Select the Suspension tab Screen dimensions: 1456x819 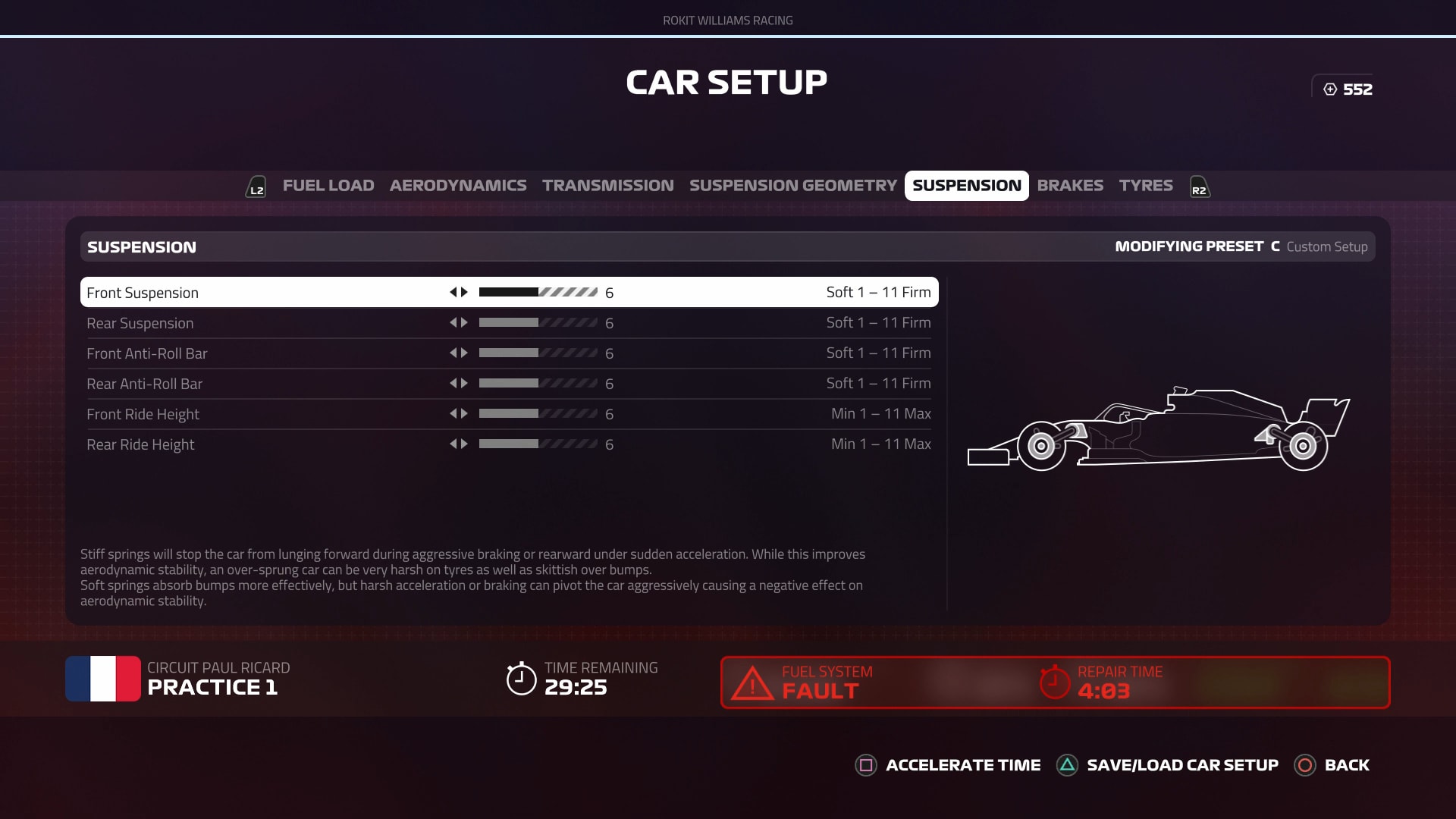(966, 186)
